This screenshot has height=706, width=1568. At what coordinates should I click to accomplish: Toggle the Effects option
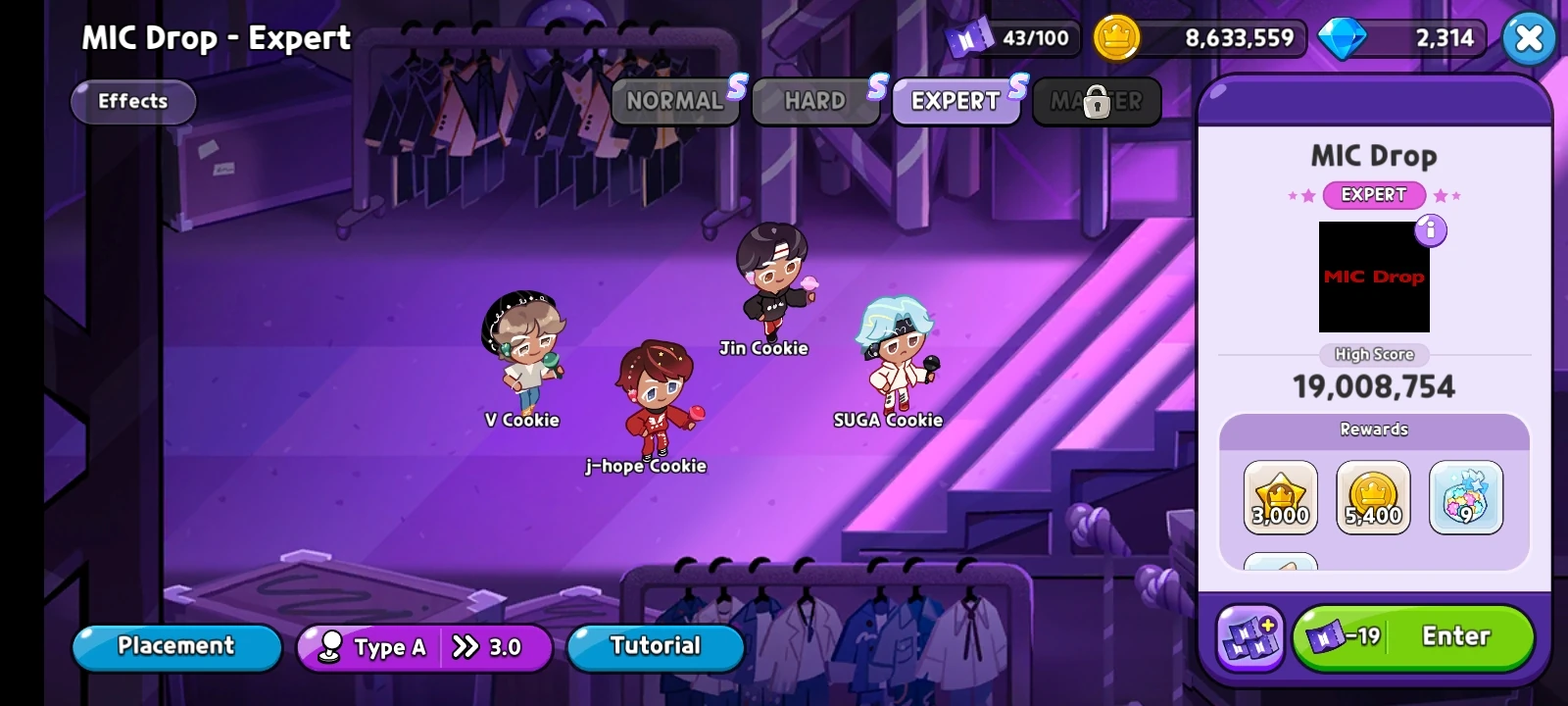coord(132,101)
